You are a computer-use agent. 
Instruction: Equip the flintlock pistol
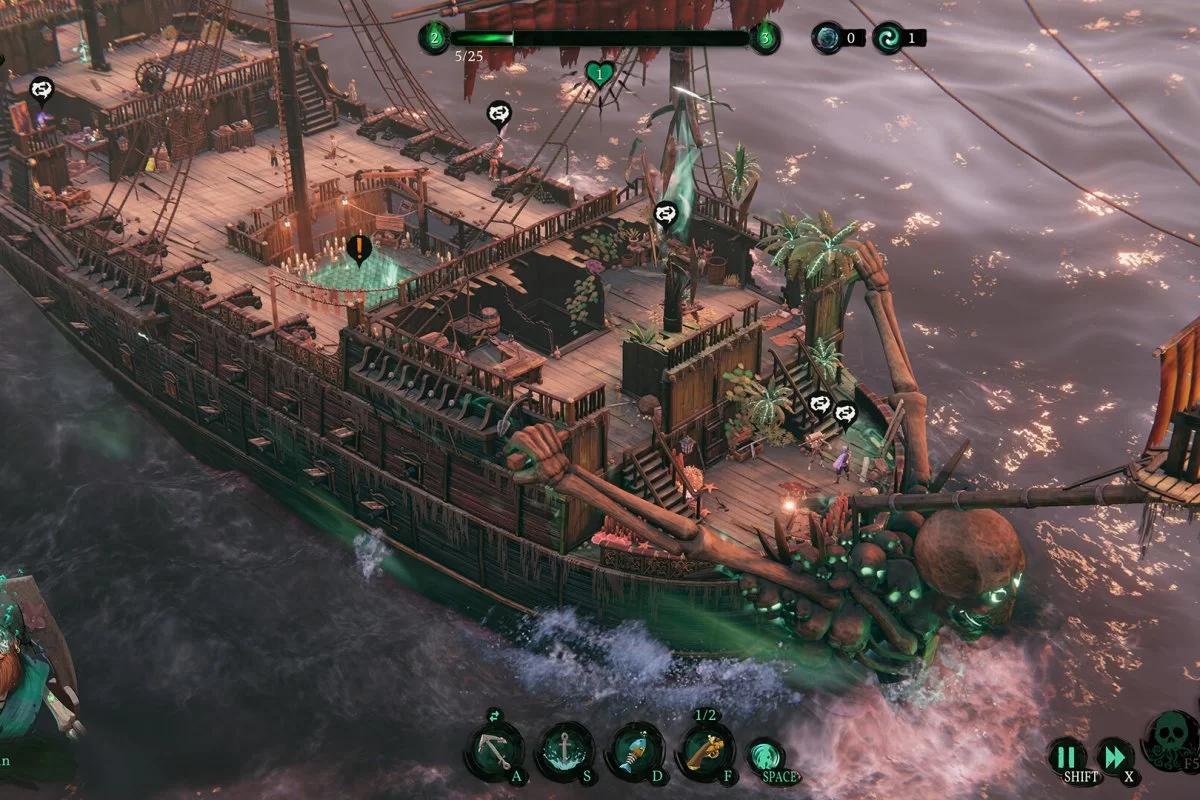click(x=706, y=750)
